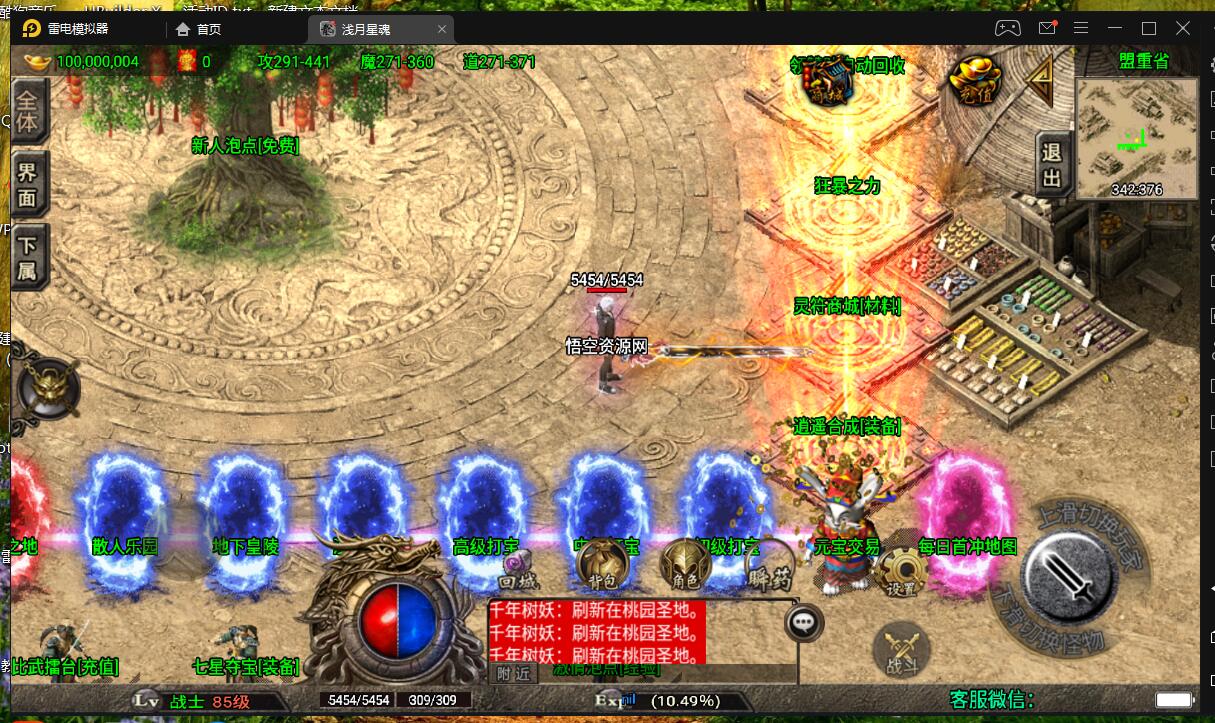The image size is (1215, 723).
Task: Switch to the 首页 home tab in emulator
Action: coord(200,29)
